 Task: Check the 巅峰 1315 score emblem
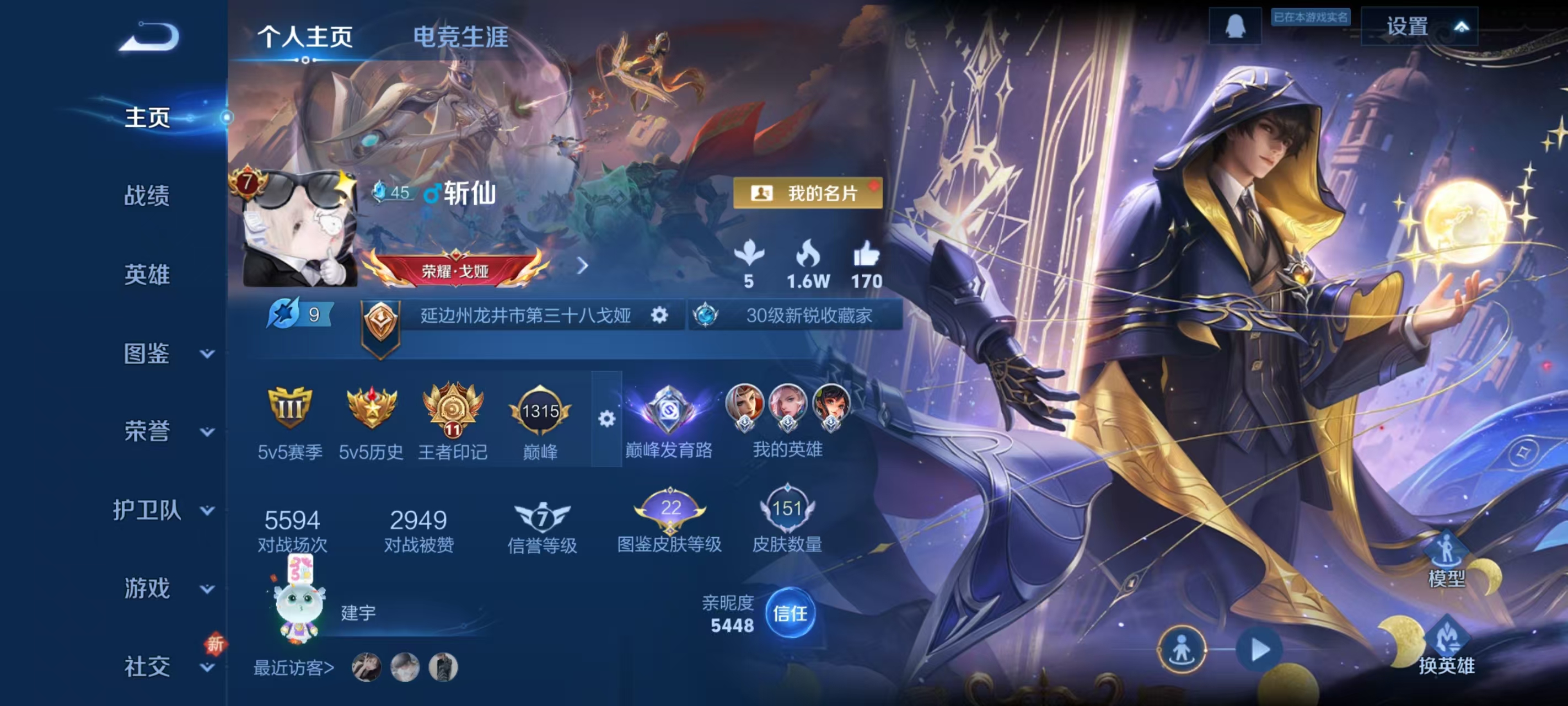click(x=540, y=411)
